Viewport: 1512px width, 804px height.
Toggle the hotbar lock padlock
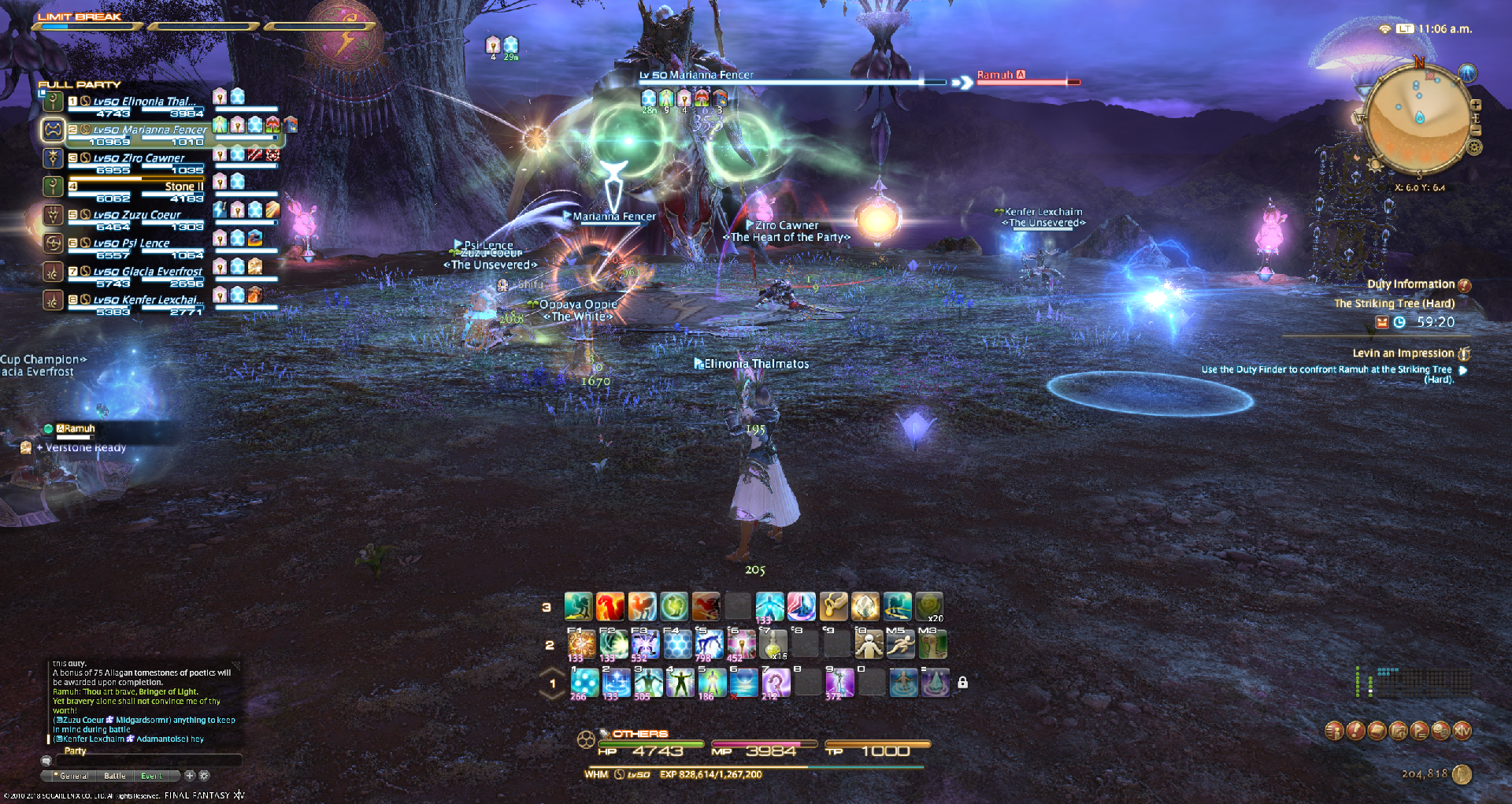tap(962, 683)
